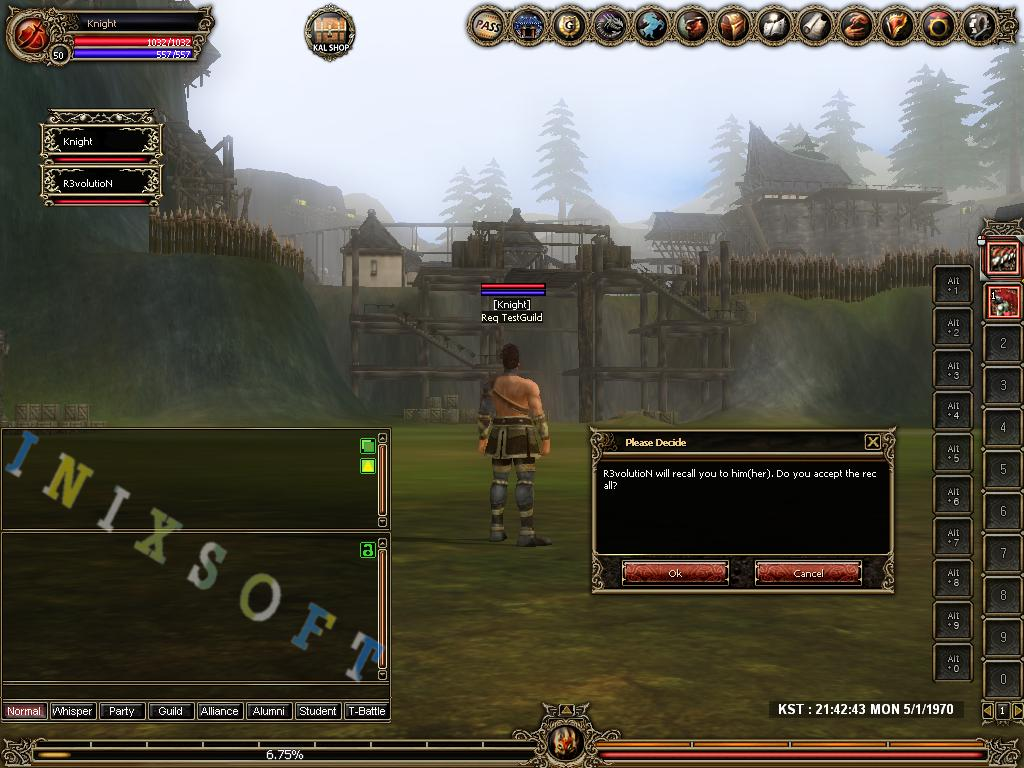Image resolution: width=1024 pixels, height=768 pixels.
Task: Toggle the green lock icon on chat window
Action: 367,550
